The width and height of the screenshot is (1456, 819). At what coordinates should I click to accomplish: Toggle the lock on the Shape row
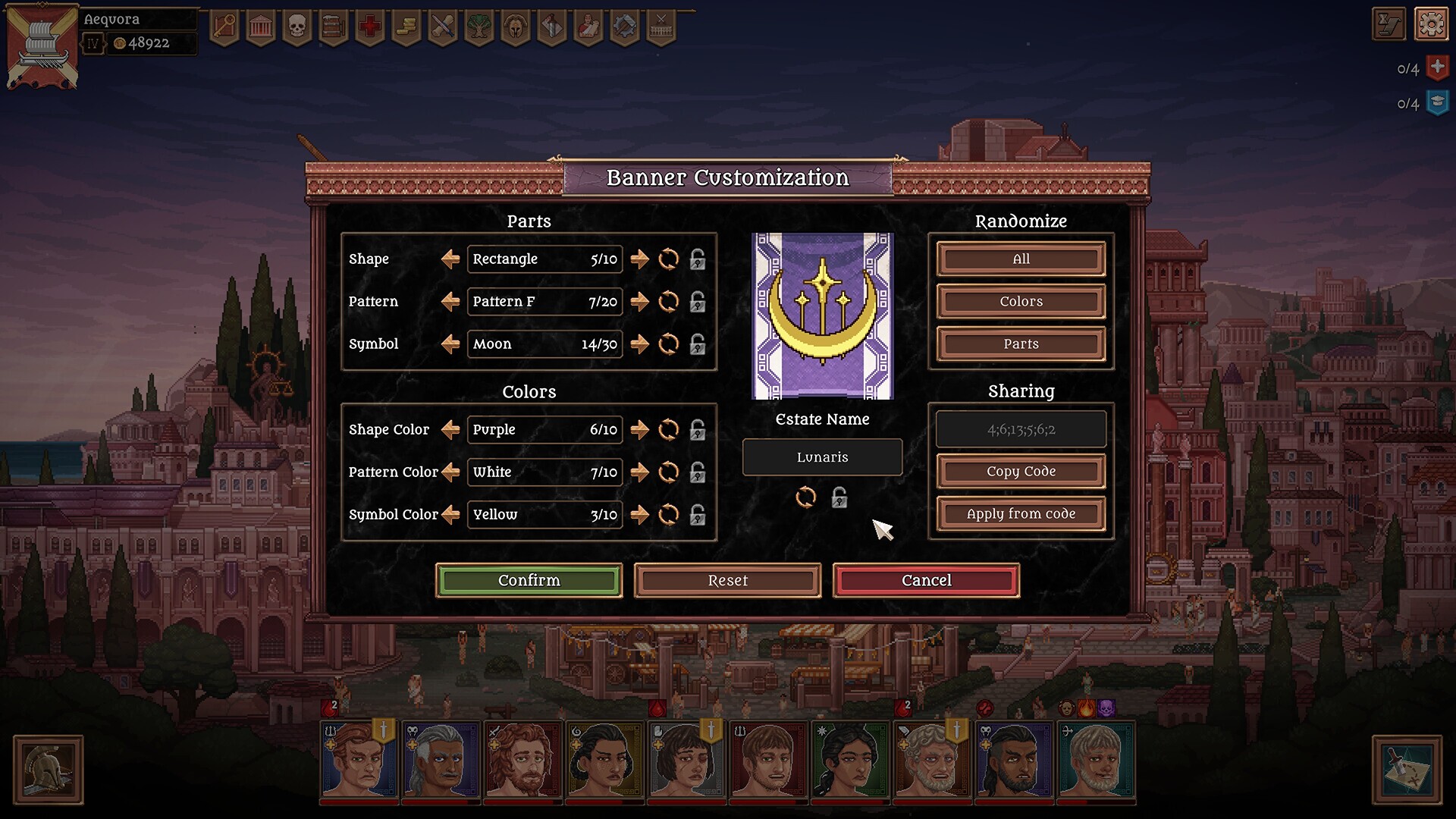(x=697, y=259)
